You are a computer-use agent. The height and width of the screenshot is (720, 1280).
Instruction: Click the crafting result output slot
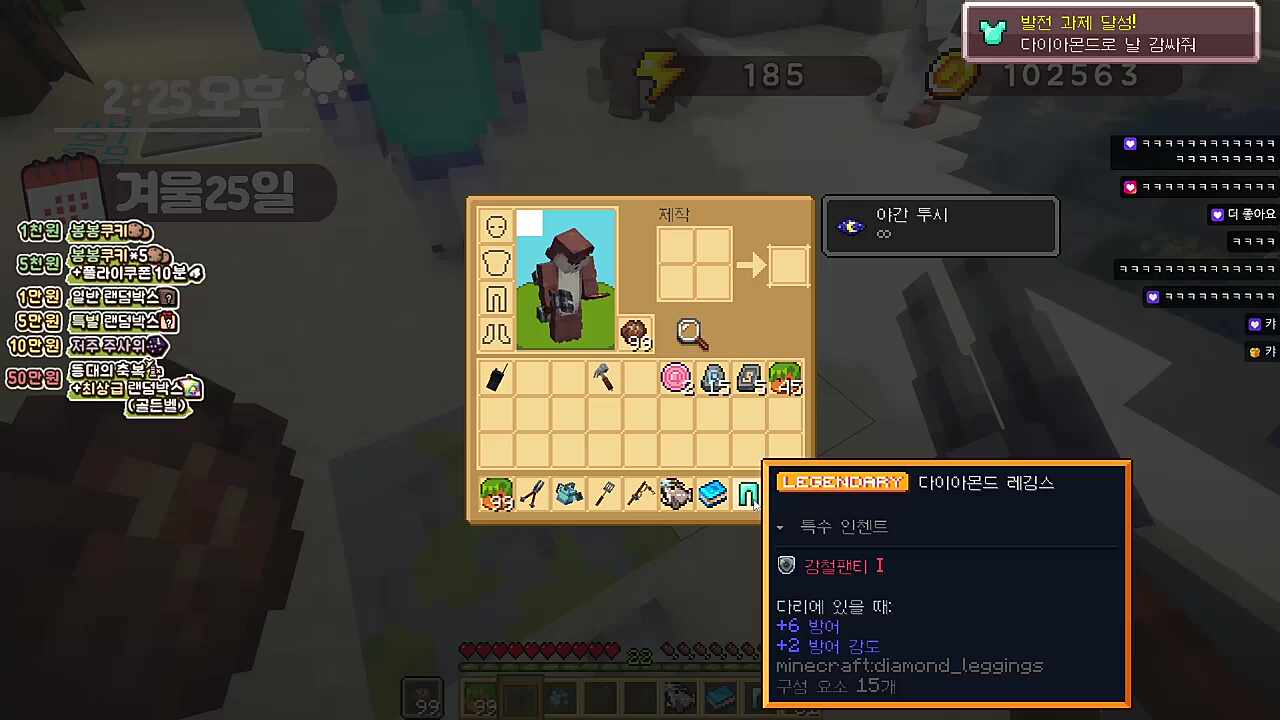tap(788, 265)
